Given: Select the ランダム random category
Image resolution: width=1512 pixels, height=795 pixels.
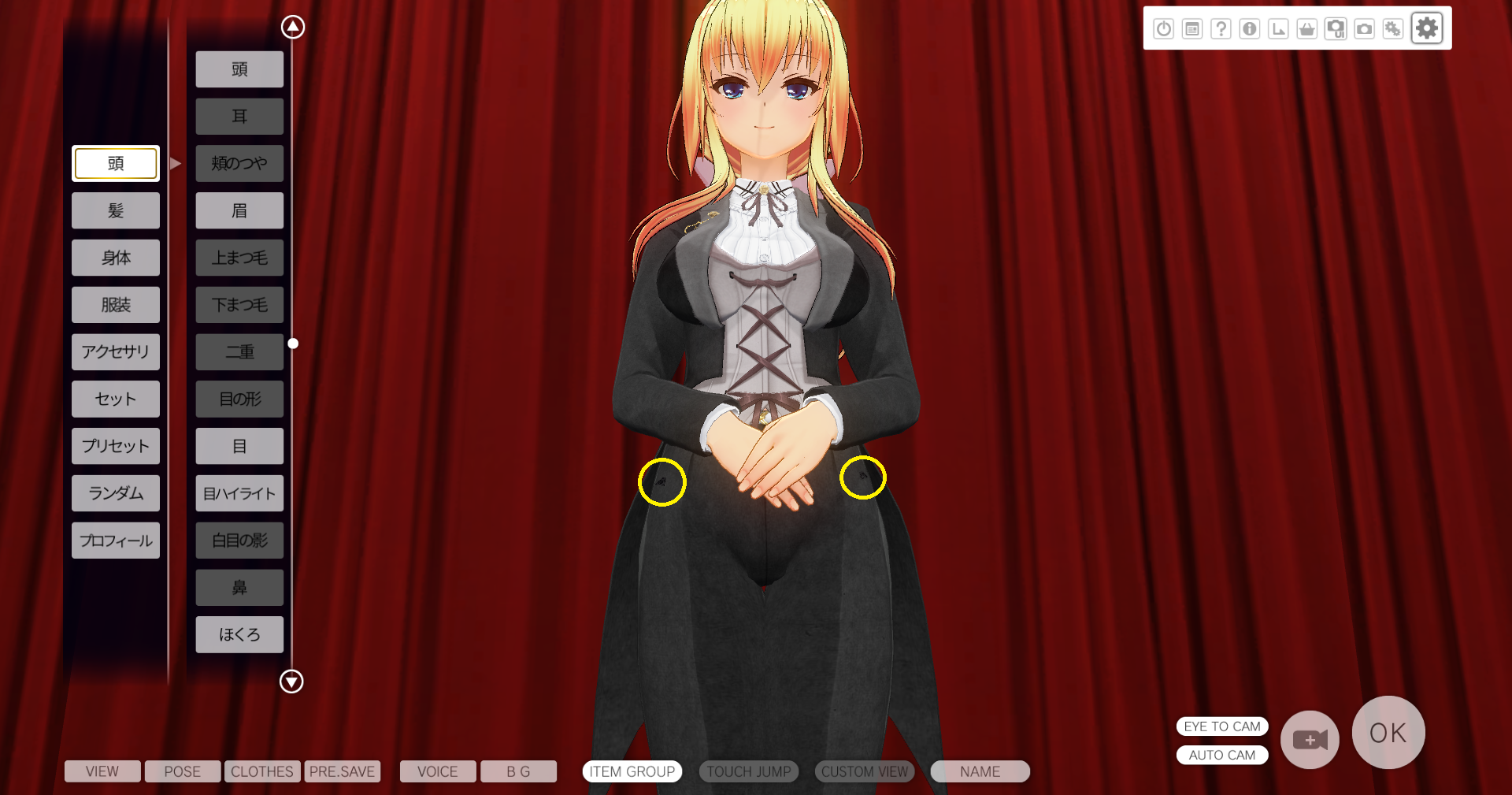Looking at the screenshot, I should tap(116, 493).
